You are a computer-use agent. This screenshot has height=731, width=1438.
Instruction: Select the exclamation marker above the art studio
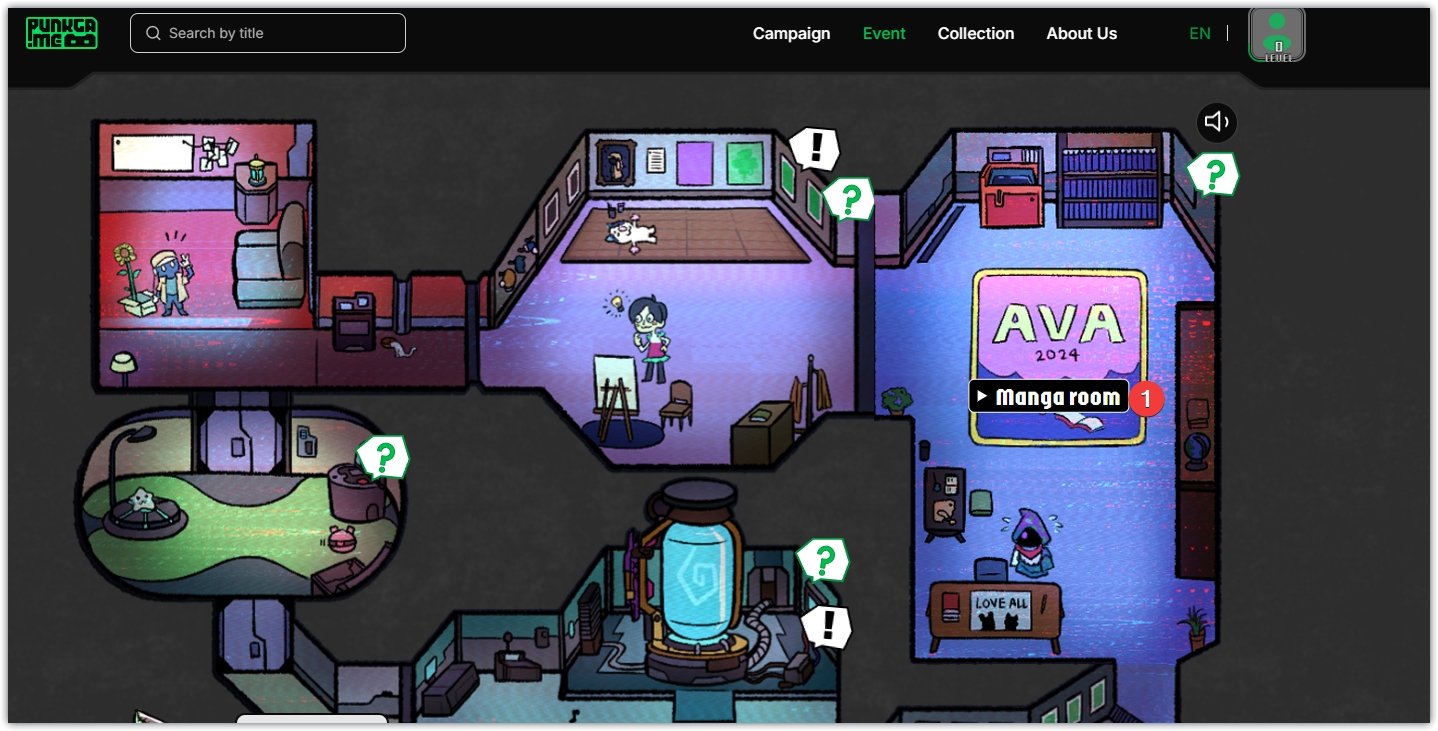815,149
